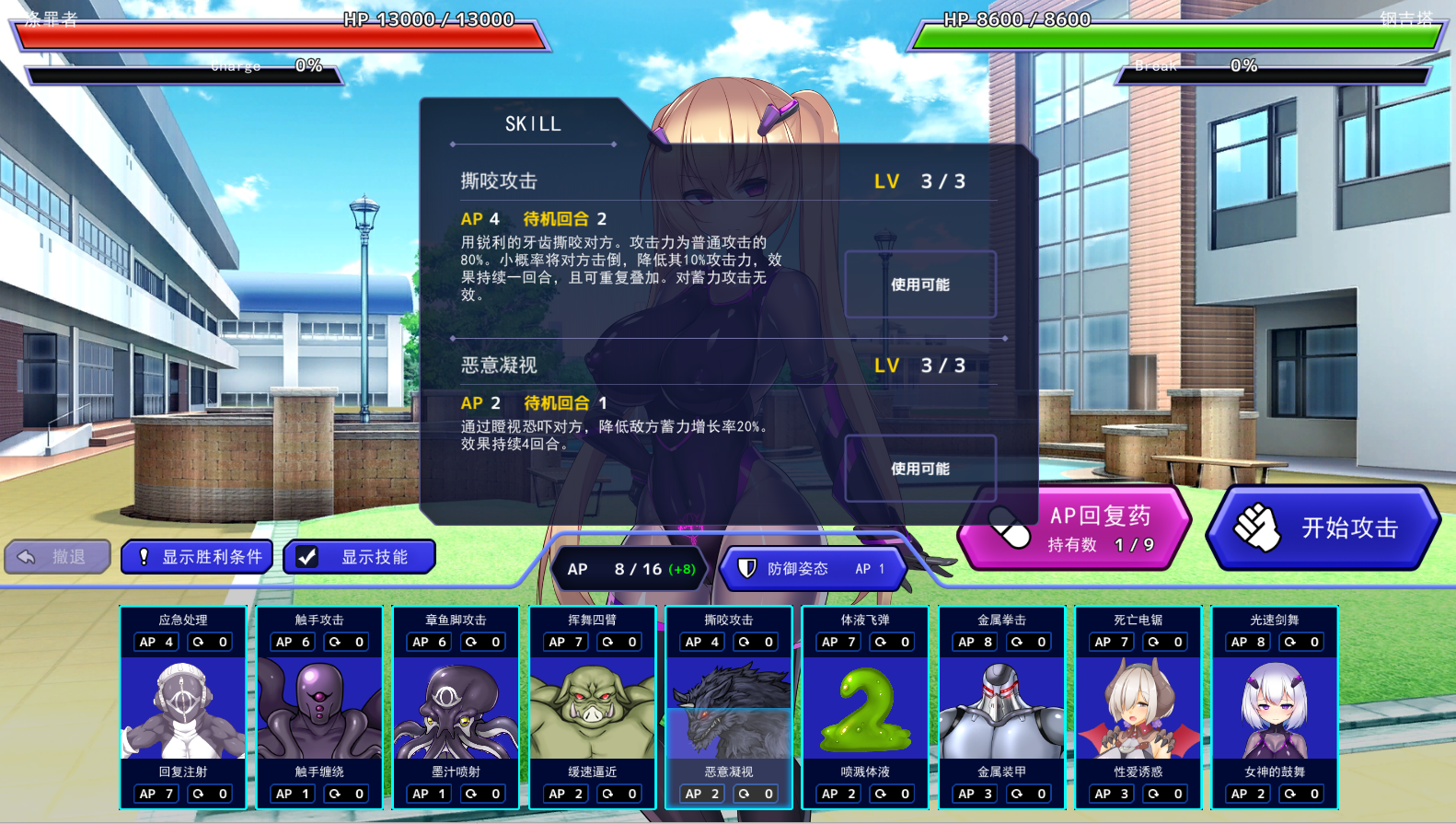Click the AP 8/16 counter display
Image resolution: width=1456 pixels, height=824 pixels.
coord(630,569)
